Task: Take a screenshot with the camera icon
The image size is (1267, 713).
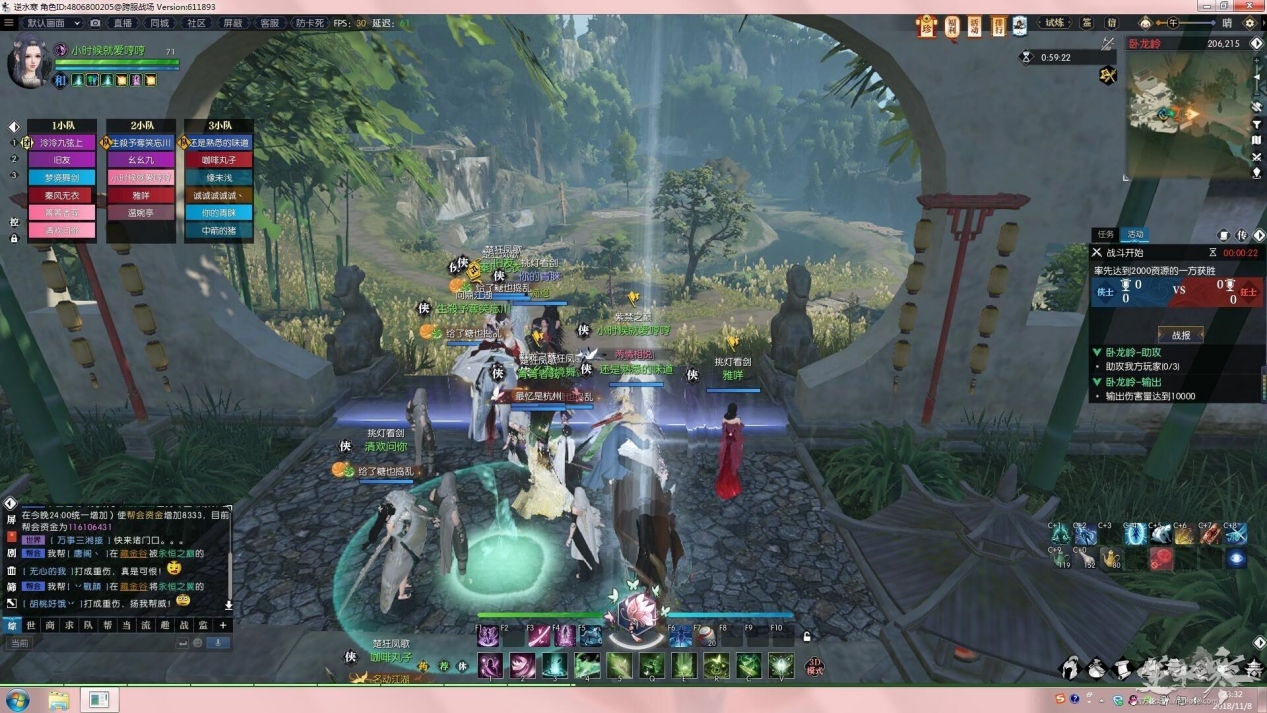Action: pos(95,23)
